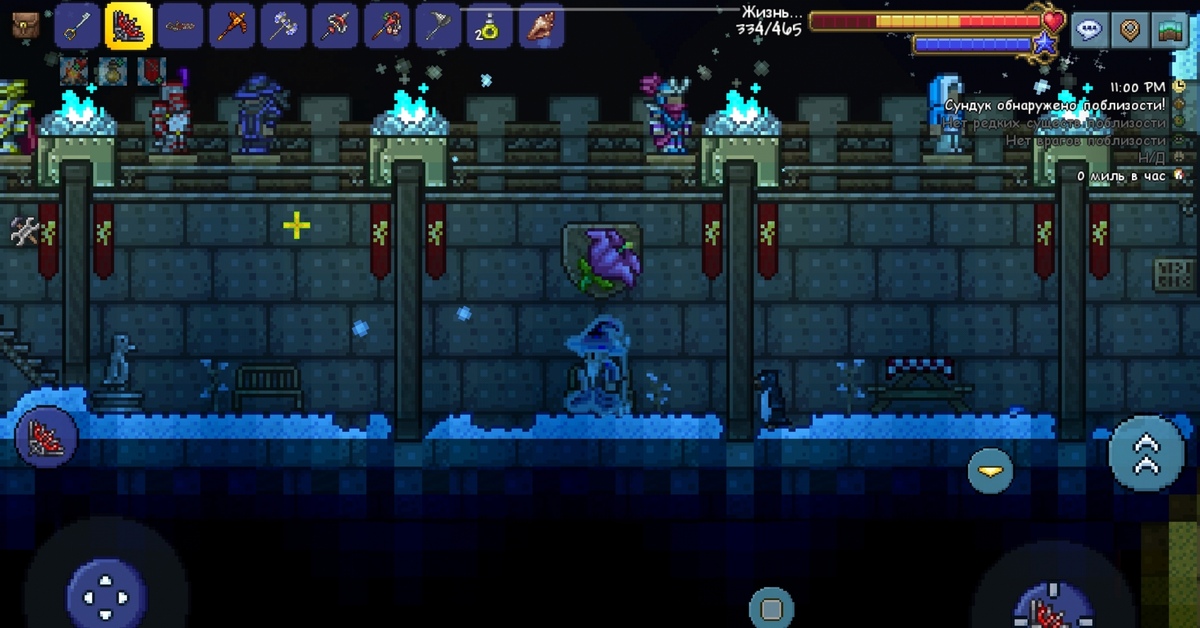Open the housing menu button
The width and height of the screenshot is (1200, 628).
[1169, 30]
